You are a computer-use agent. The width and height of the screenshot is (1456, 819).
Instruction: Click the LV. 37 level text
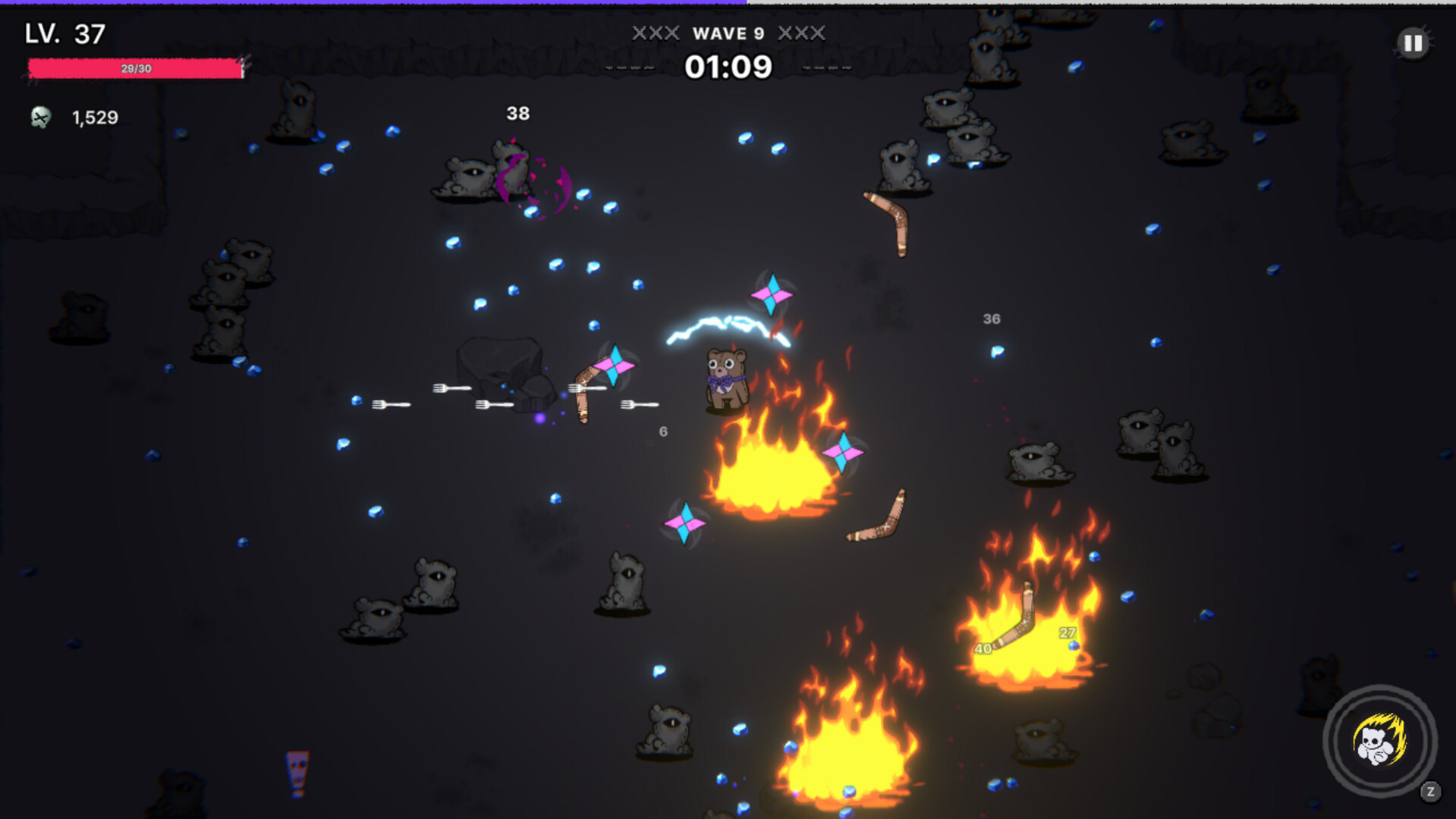(63, 33)
